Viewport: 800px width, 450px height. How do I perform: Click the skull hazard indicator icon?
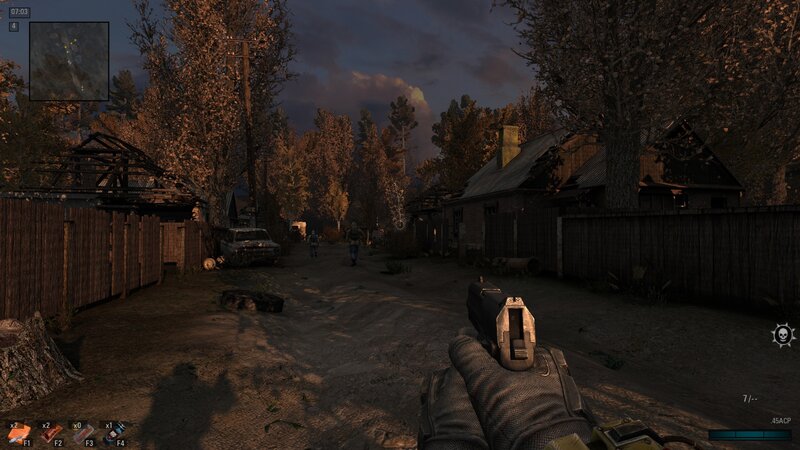pyautogui.click(x=781, y=335)
